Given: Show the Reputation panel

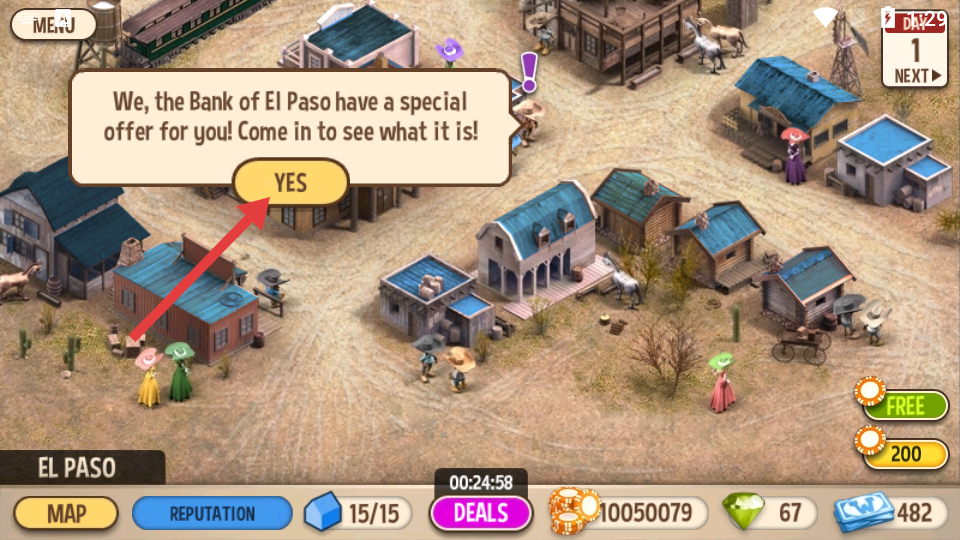Looking at the screenshot, I should [212, 514].
